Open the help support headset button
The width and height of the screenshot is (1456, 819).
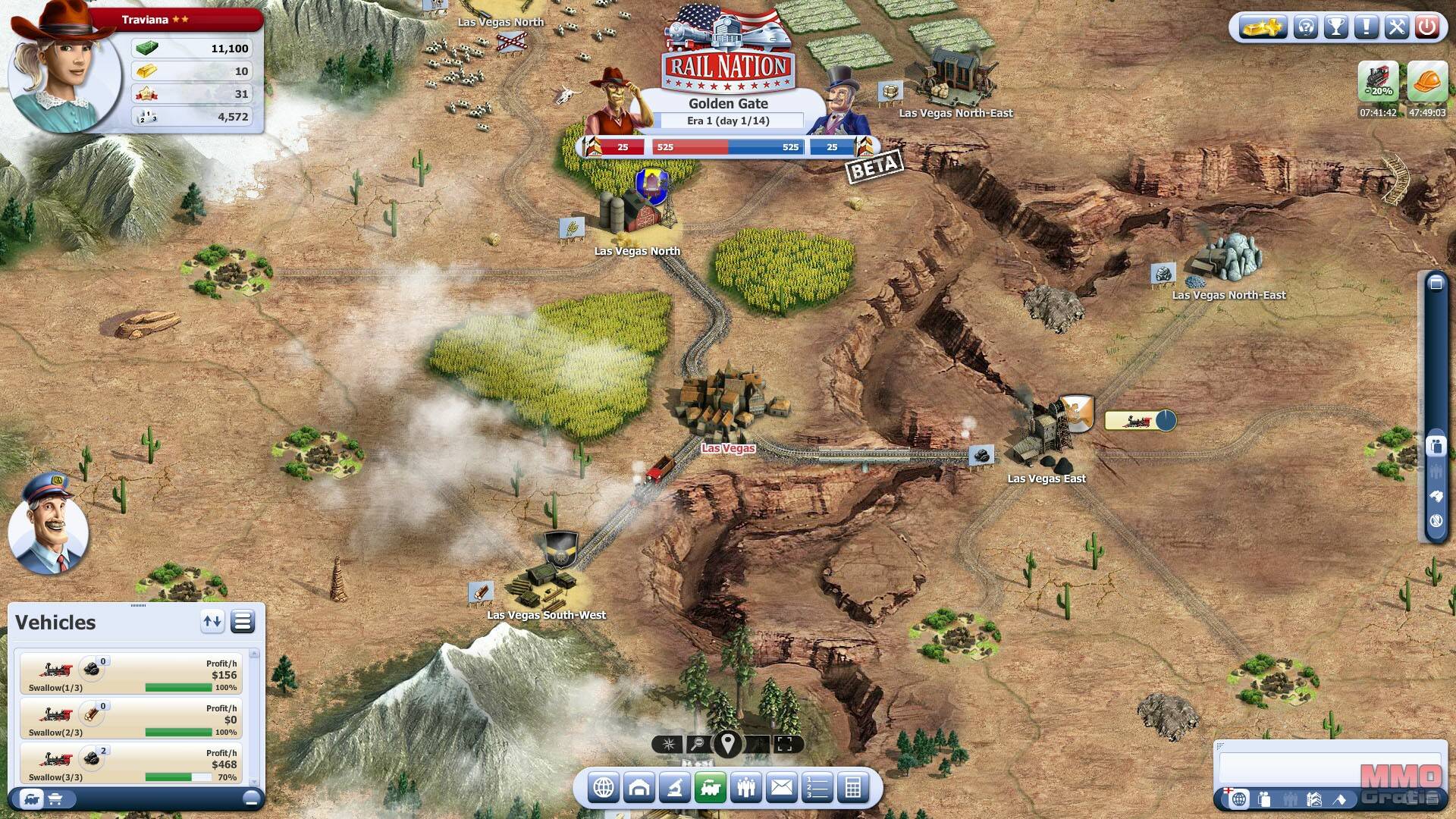[x=1306, y=28]
